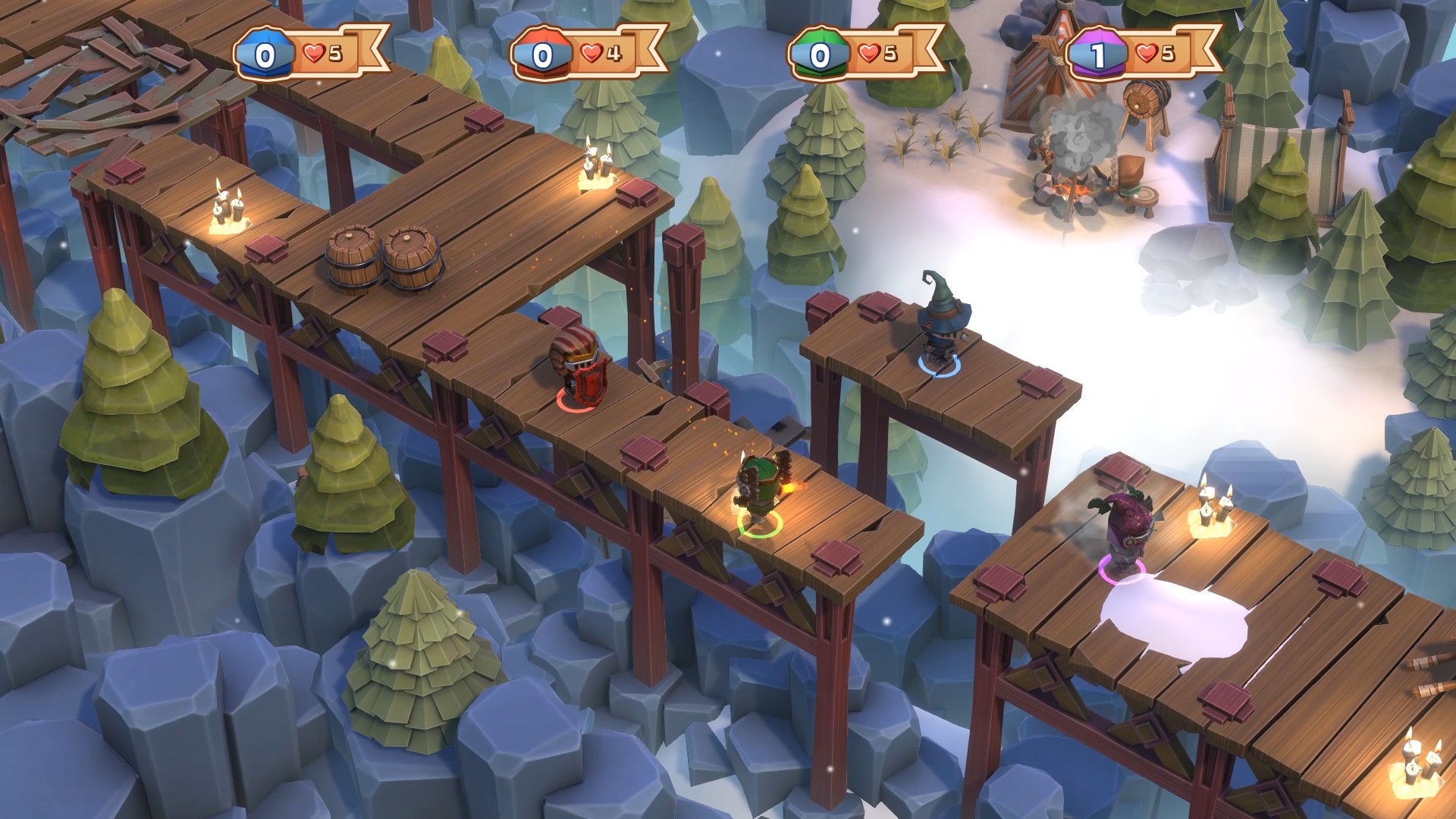Image resolution: width=1456 pixels, height=819 pixels.
Task: Click the heart icon on the red banner
Action: coord(591,52)
